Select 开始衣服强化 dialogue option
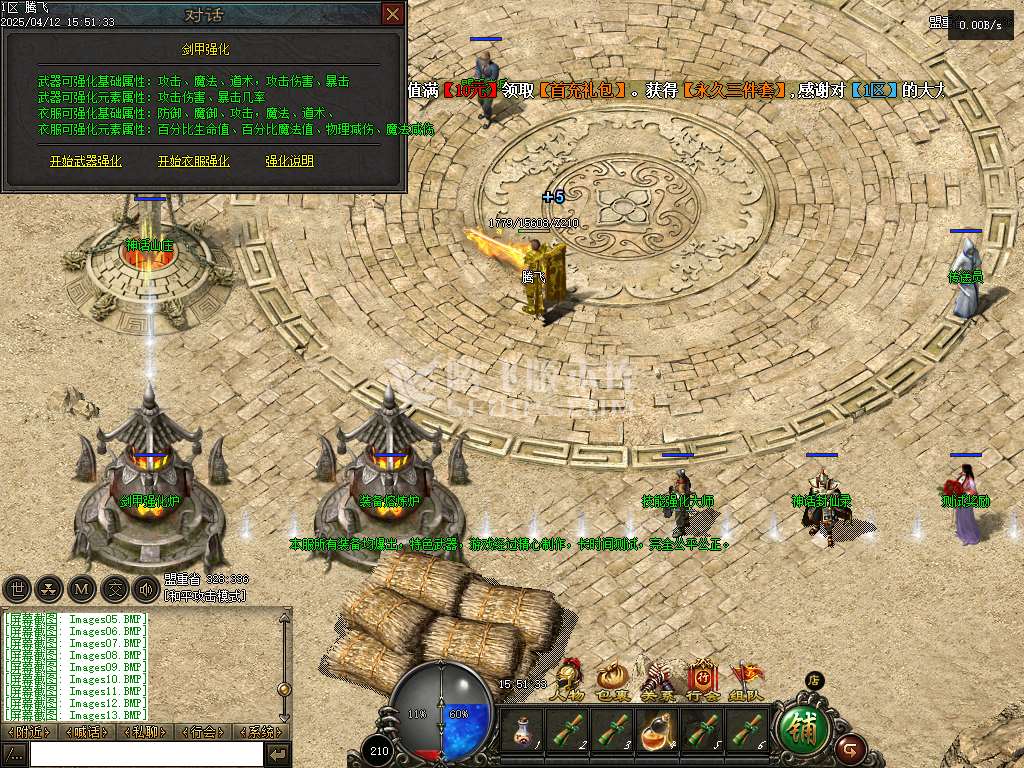1024x768 pixels. (193, 161)
